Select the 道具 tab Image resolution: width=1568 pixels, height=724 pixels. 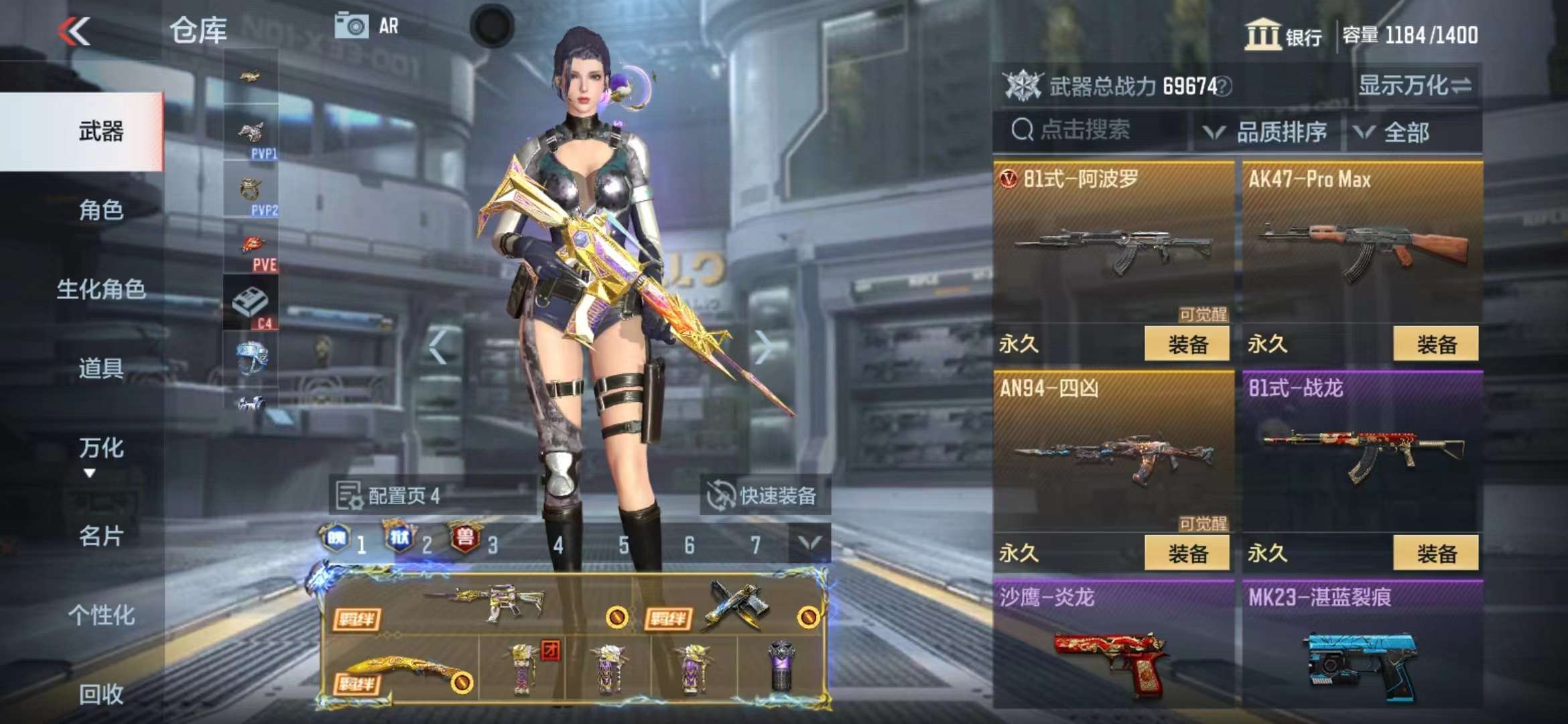pyautogui.click(x=101, y=368)
